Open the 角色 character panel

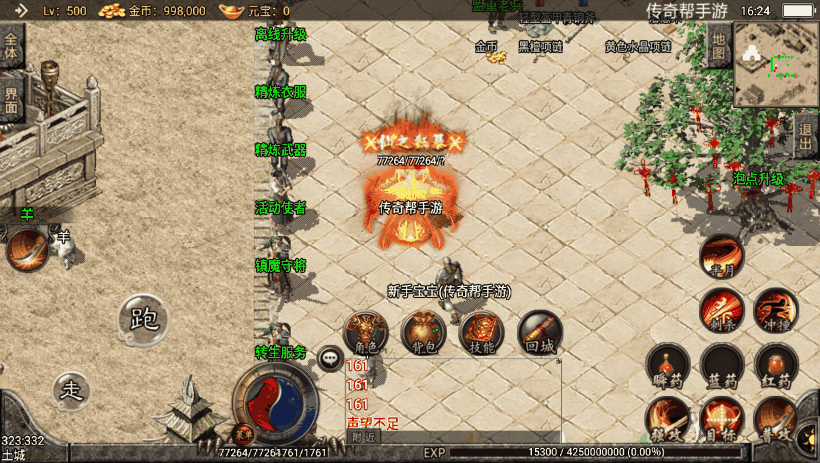[x=366, y=332]
